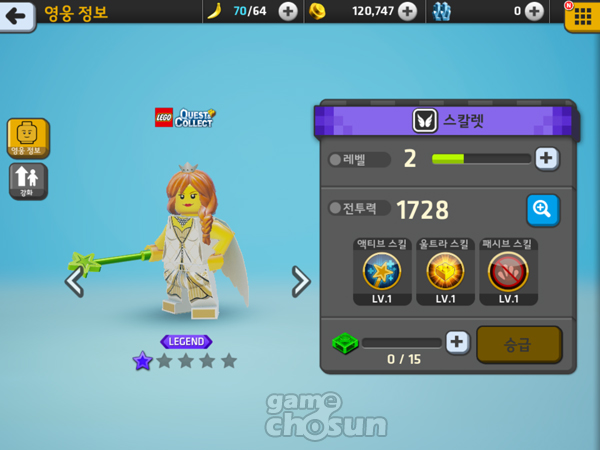Switch to the 영웅 정보 tab
This screenshot has height=450, width=600.
[x=28, y=138]
